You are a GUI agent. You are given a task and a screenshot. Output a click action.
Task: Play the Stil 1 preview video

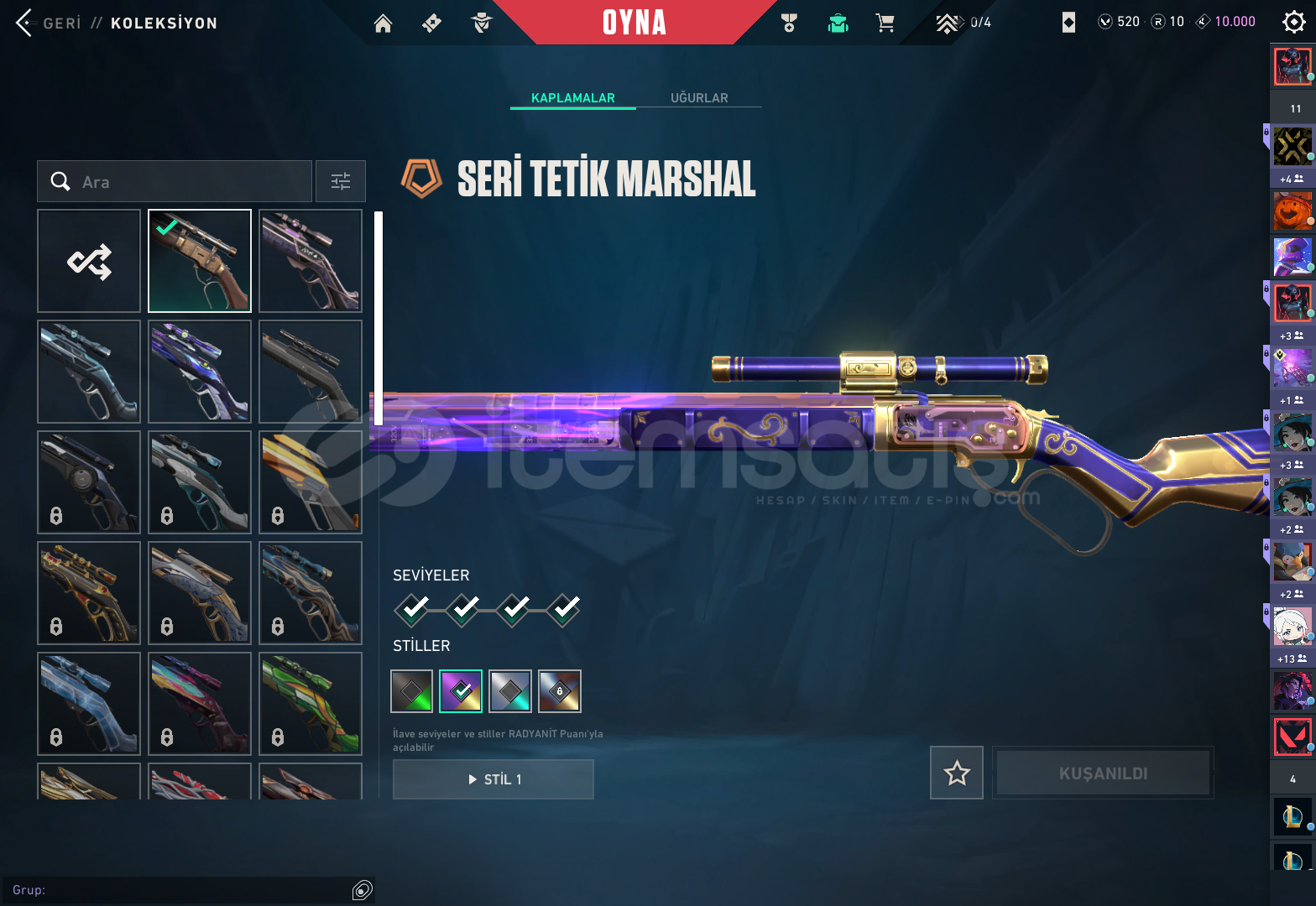[x=493, y=779]
